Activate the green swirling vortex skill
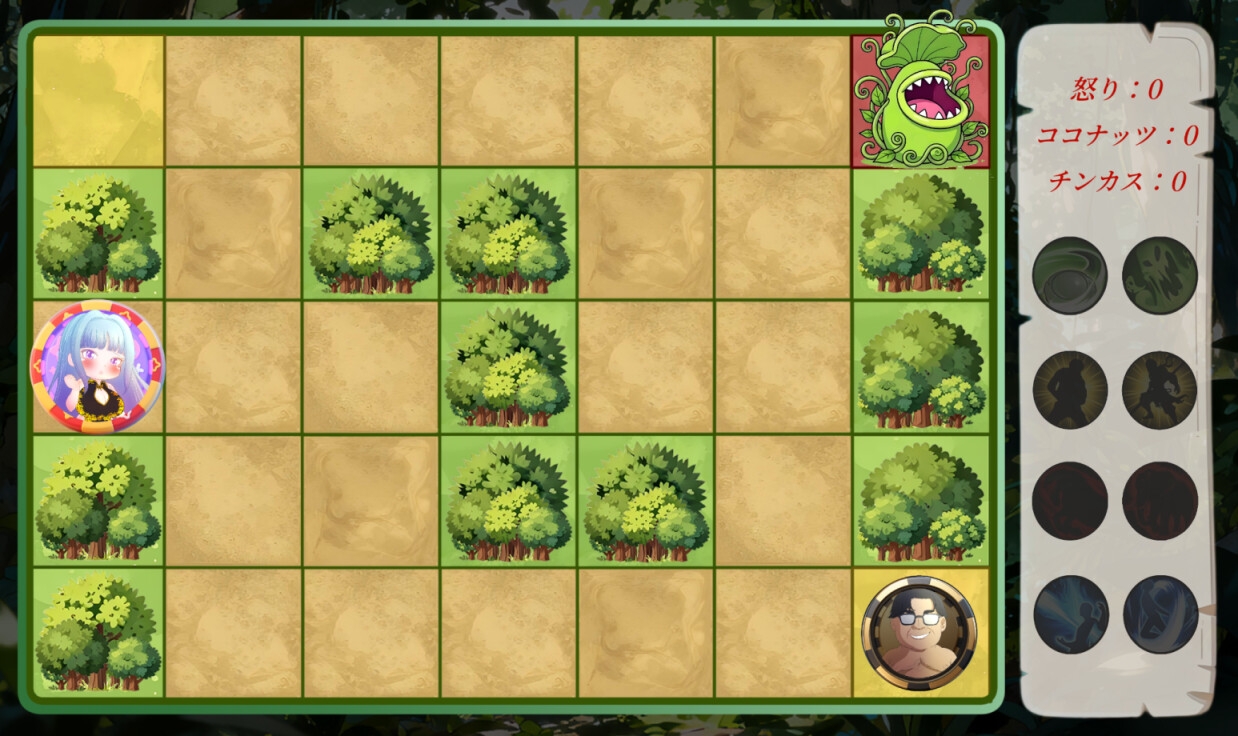The image size is (1238, 736). (1069, 275)
